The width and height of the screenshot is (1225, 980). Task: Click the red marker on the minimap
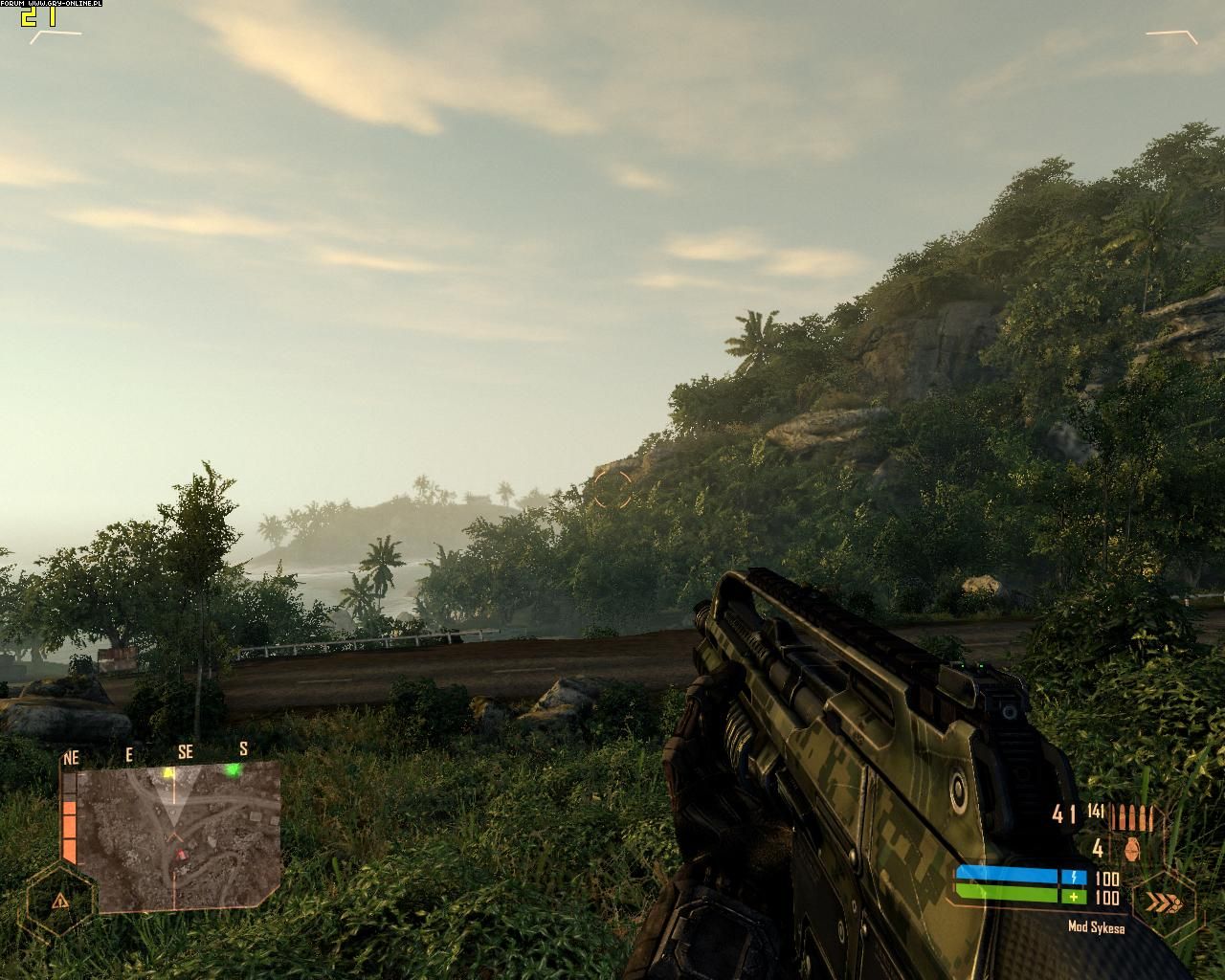tap(179, 855)
